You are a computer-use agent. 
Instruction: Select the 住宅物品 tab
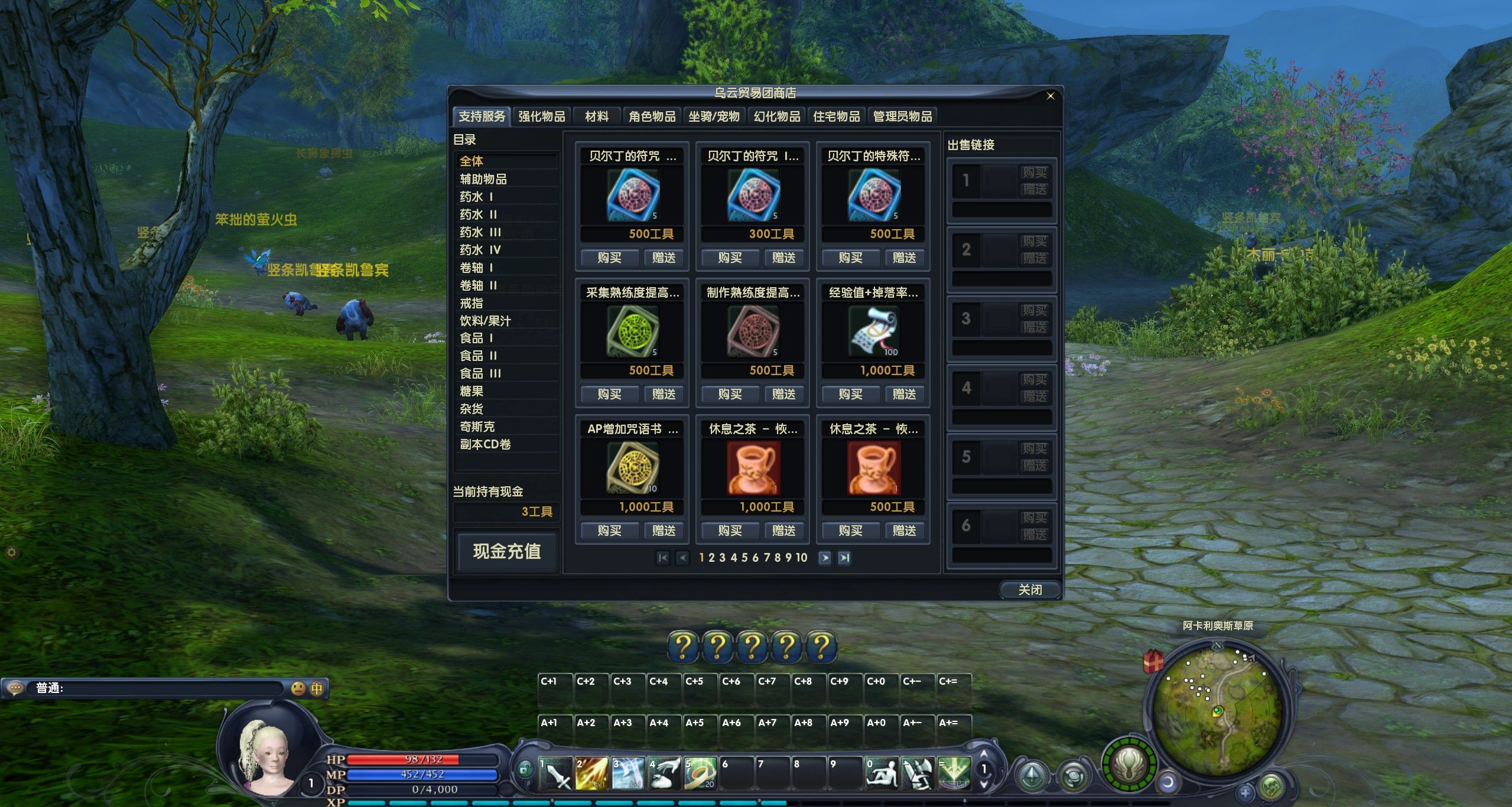pyautogui.click(x=836, y=116)
